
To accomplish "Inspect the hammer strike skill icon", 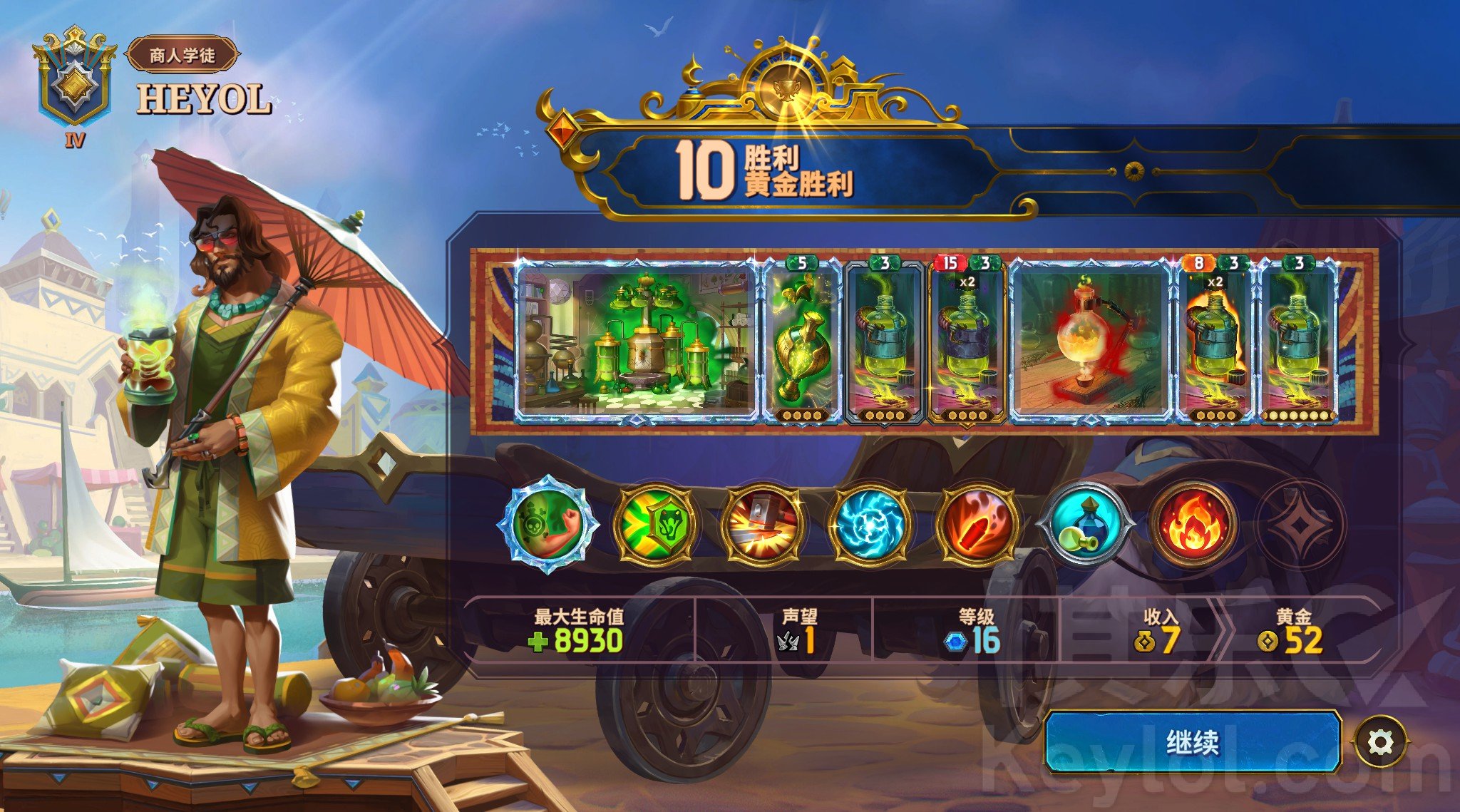I will (x=763, y=525).
